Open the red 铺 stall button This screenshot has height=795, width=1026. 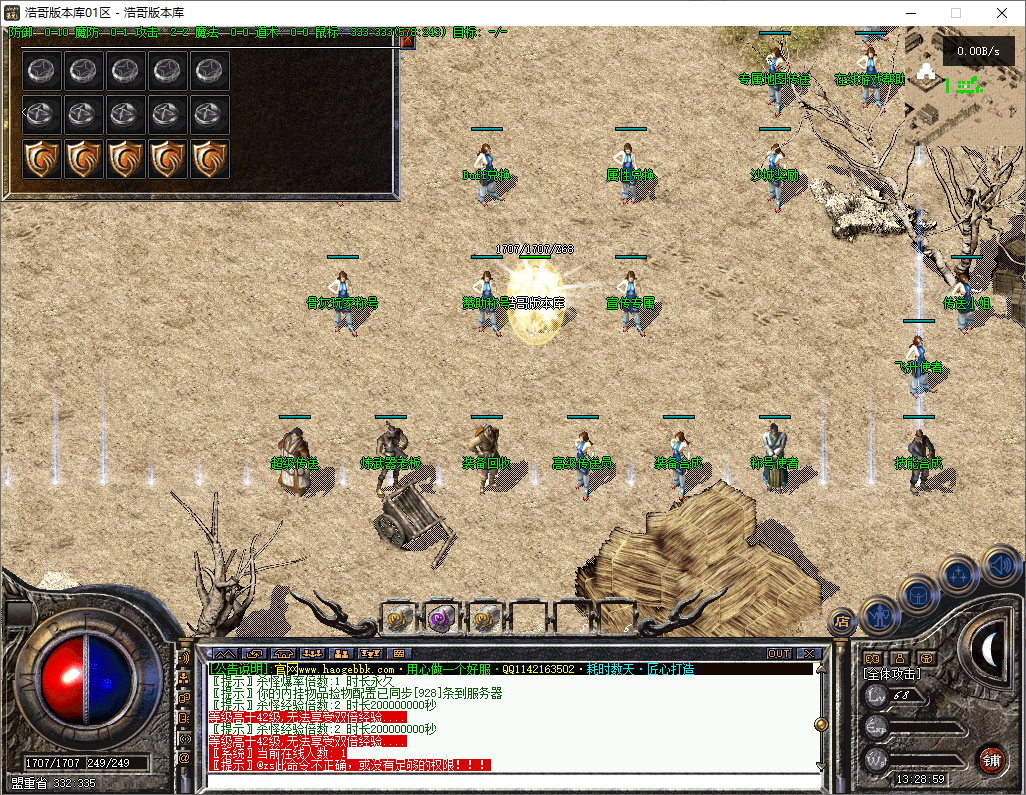coord(991,758)
